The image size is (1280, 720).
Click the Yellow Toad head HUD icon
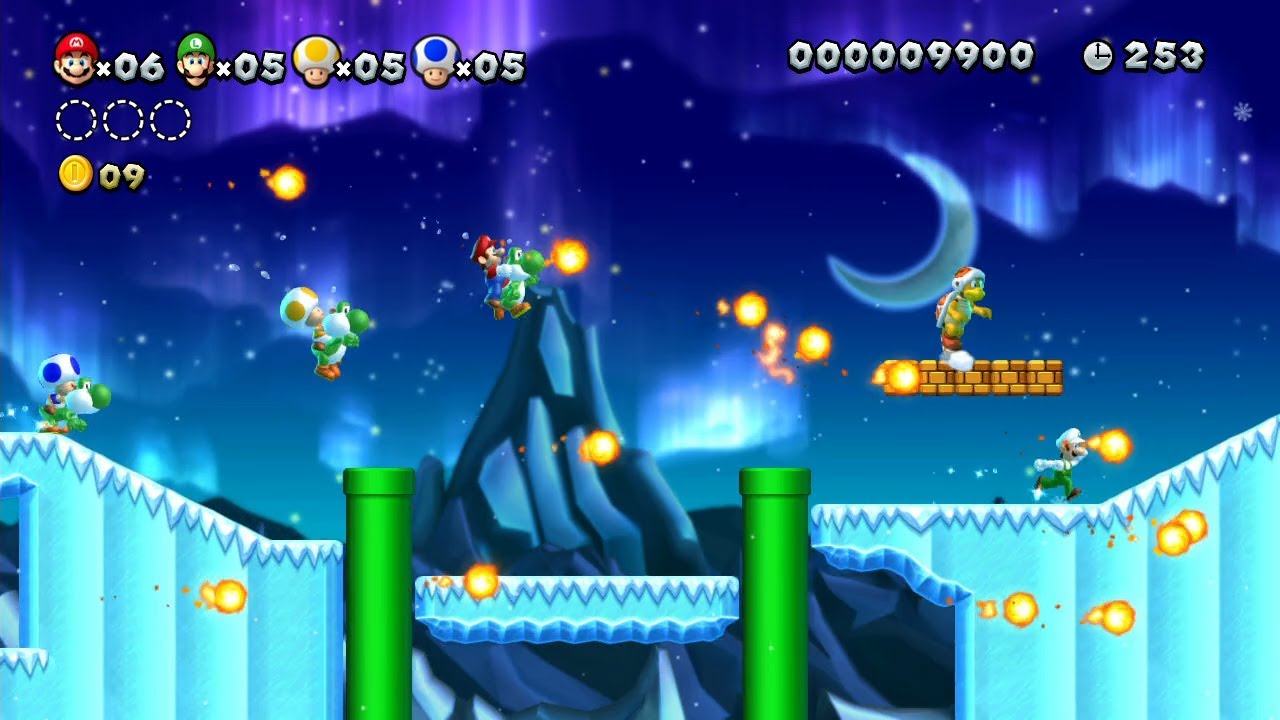tap(318, 60)
